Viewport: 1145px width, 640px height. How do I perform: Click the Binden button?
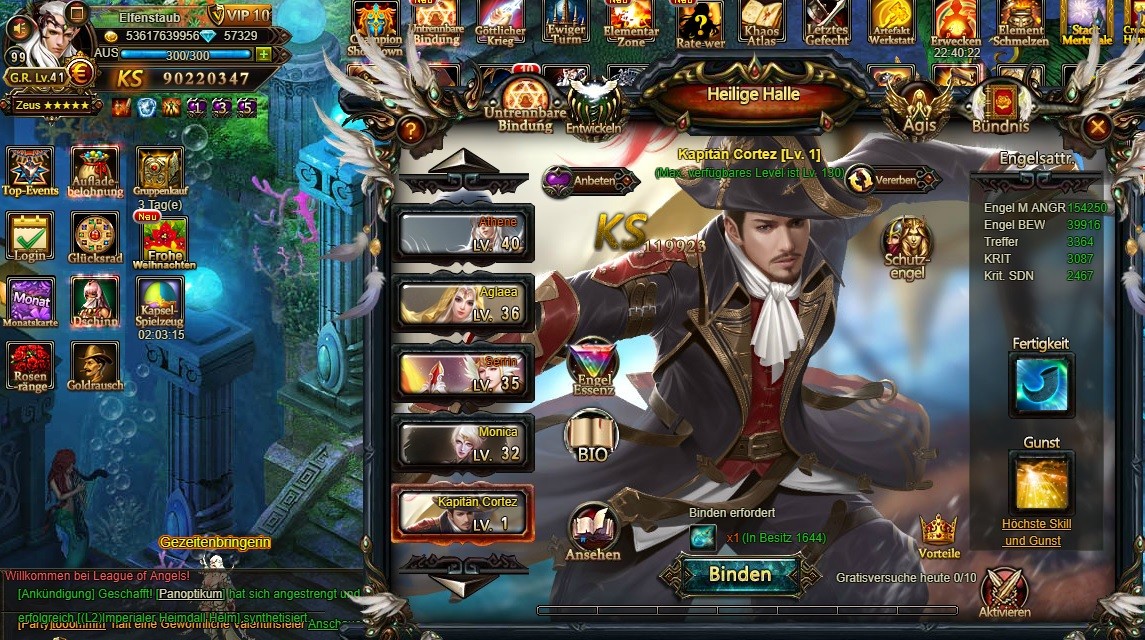click(x=739, y=574)
